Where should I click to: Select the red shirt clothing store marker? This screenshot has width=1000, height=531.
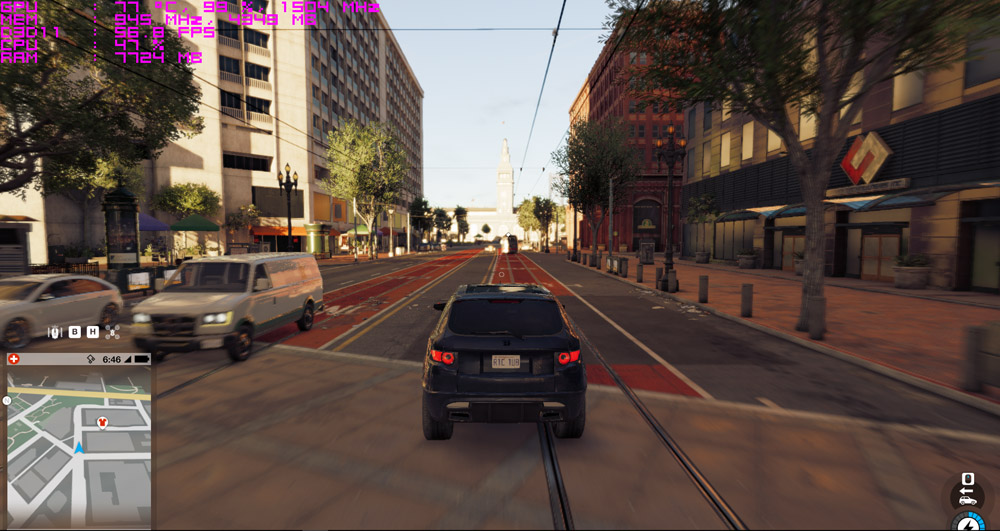pos(101,422)
